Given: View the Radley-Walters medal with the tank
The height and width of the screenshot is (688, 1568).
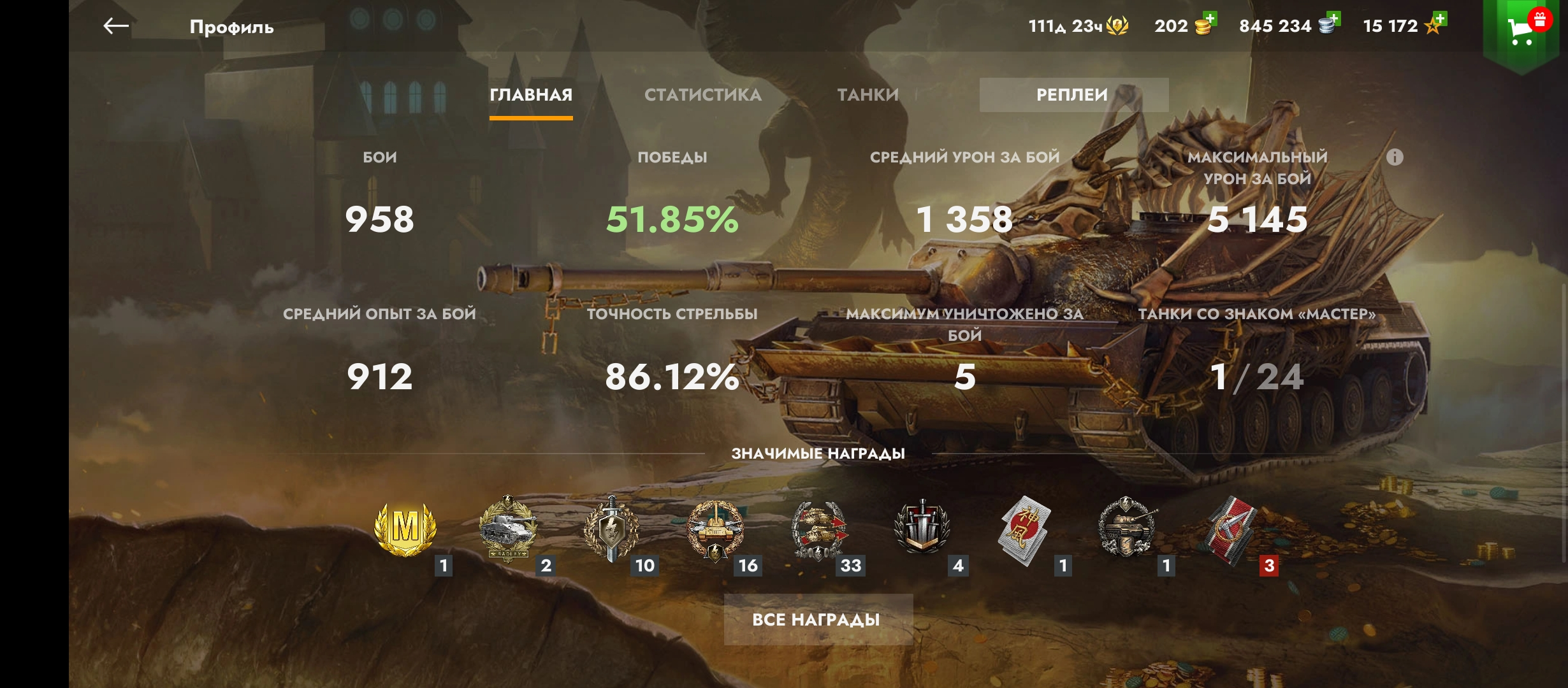Looking at the screenshot, I should (508, 529).
